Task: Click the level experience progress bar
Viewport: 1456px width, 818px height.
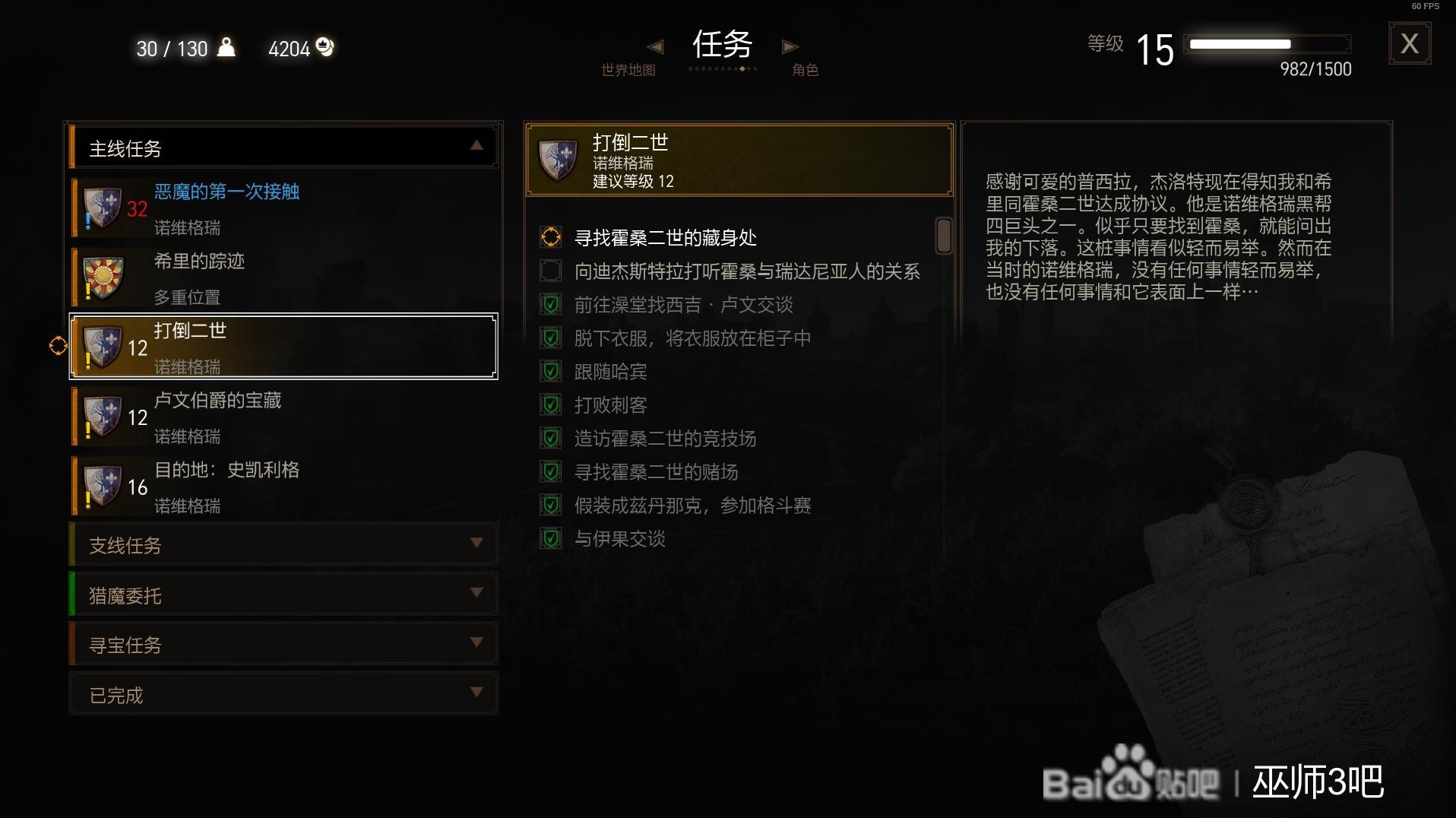Action: 1268,44
